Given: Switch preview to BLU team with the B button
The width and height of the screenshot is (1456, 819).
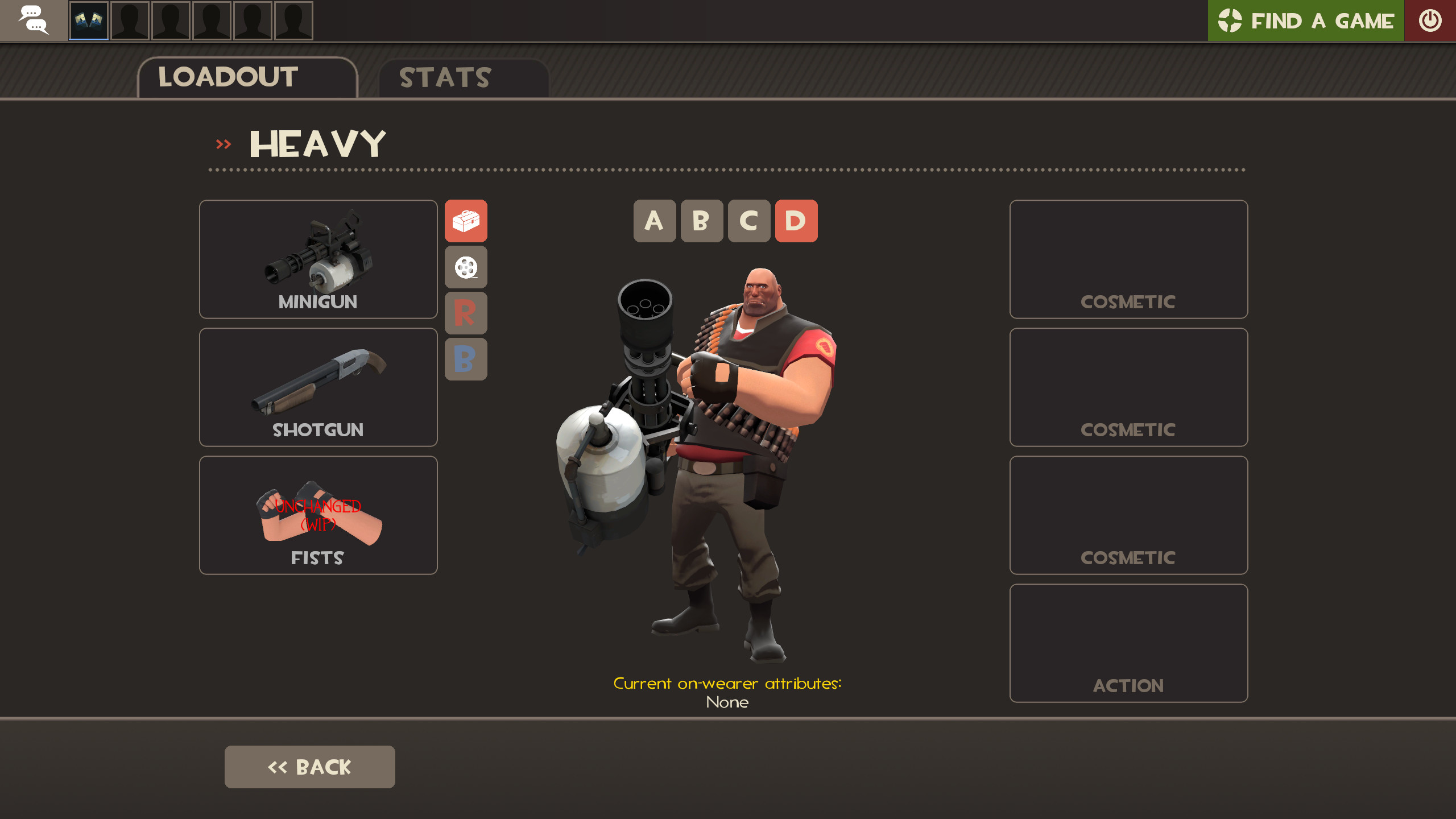Looking at the screenshot, I should click(466, 359).
